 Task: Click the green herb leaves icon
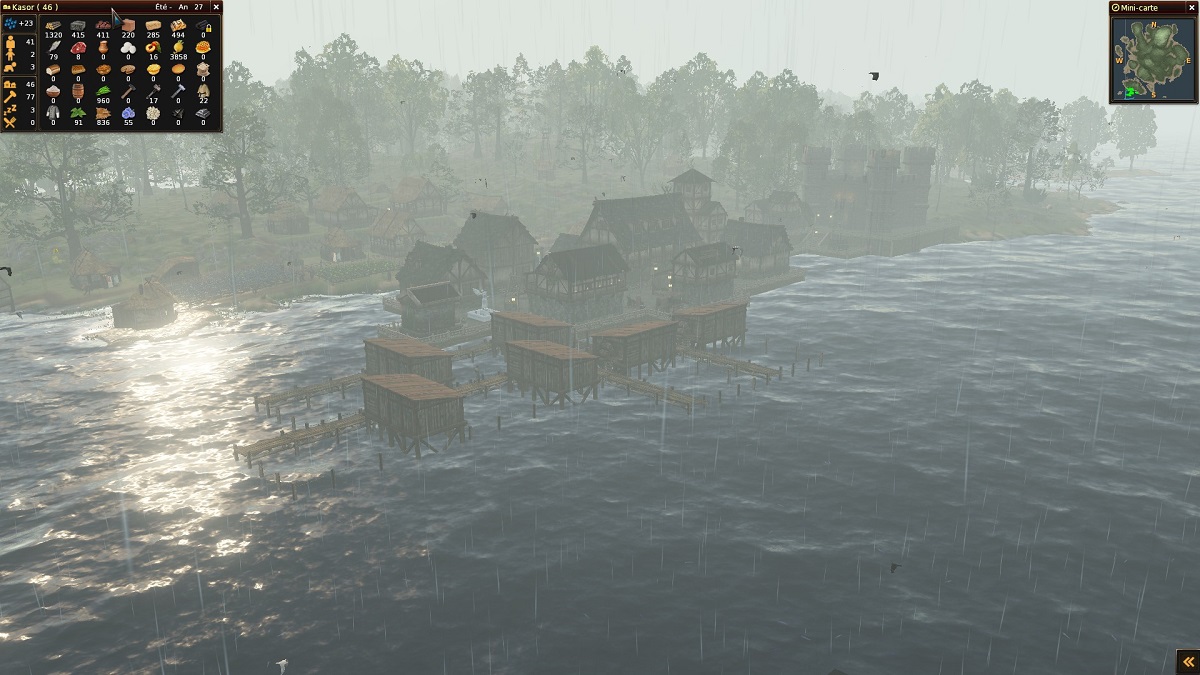(78, 112)
